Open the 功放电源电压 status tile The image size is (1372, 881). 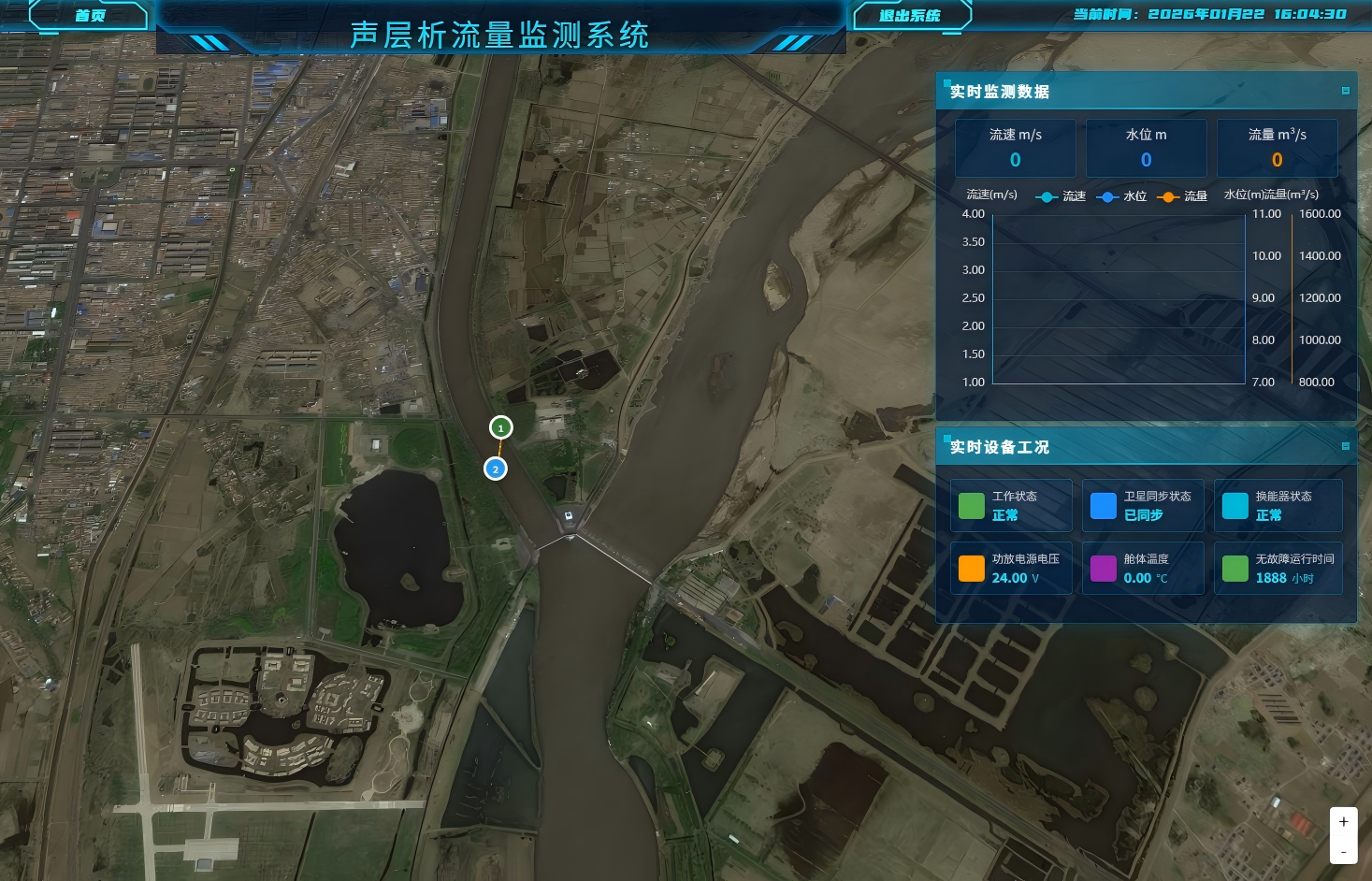coord(1011,569)
